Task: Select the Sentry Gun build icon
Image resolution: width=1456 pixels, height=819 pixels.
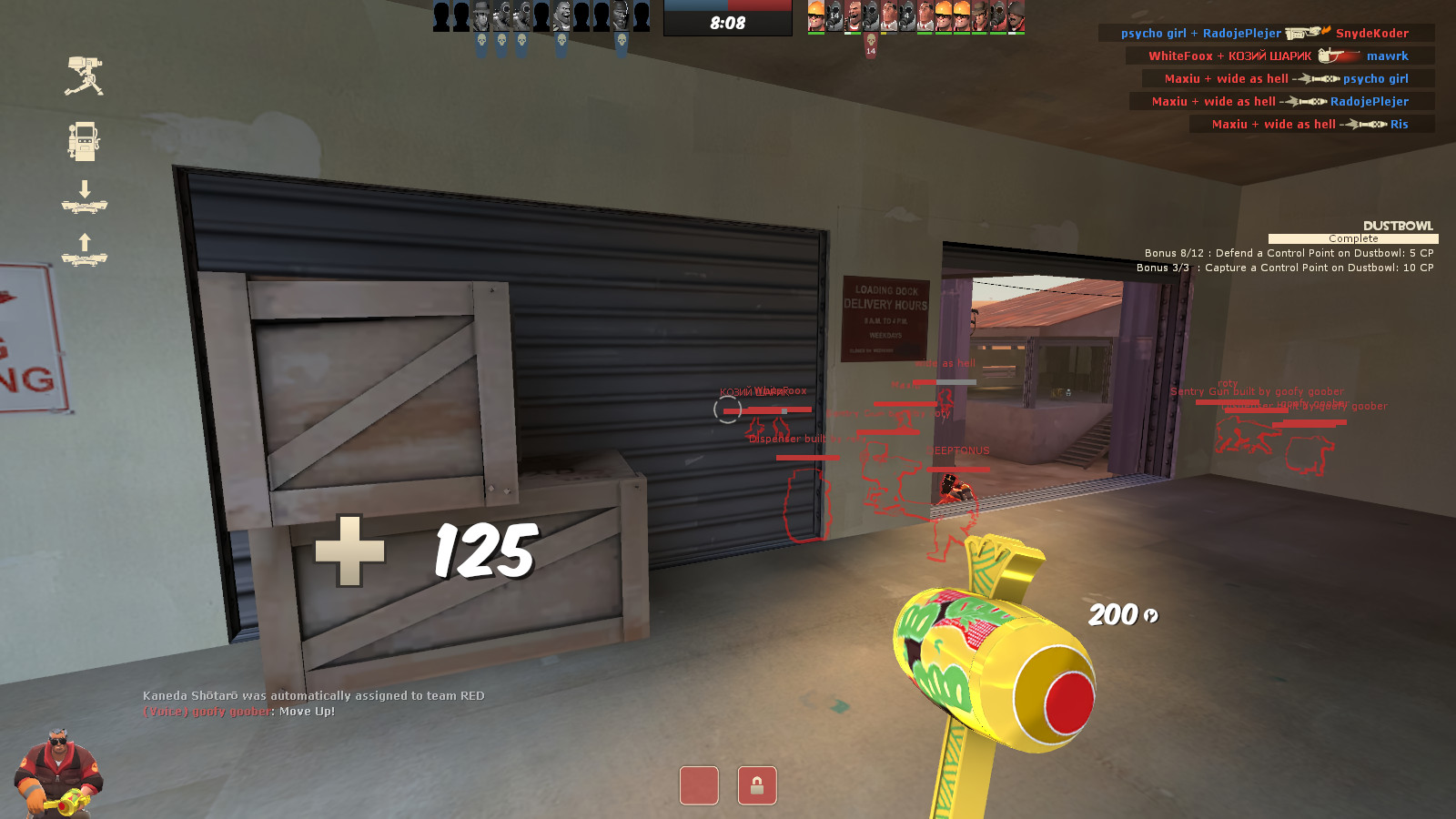Action: [84, 77]
